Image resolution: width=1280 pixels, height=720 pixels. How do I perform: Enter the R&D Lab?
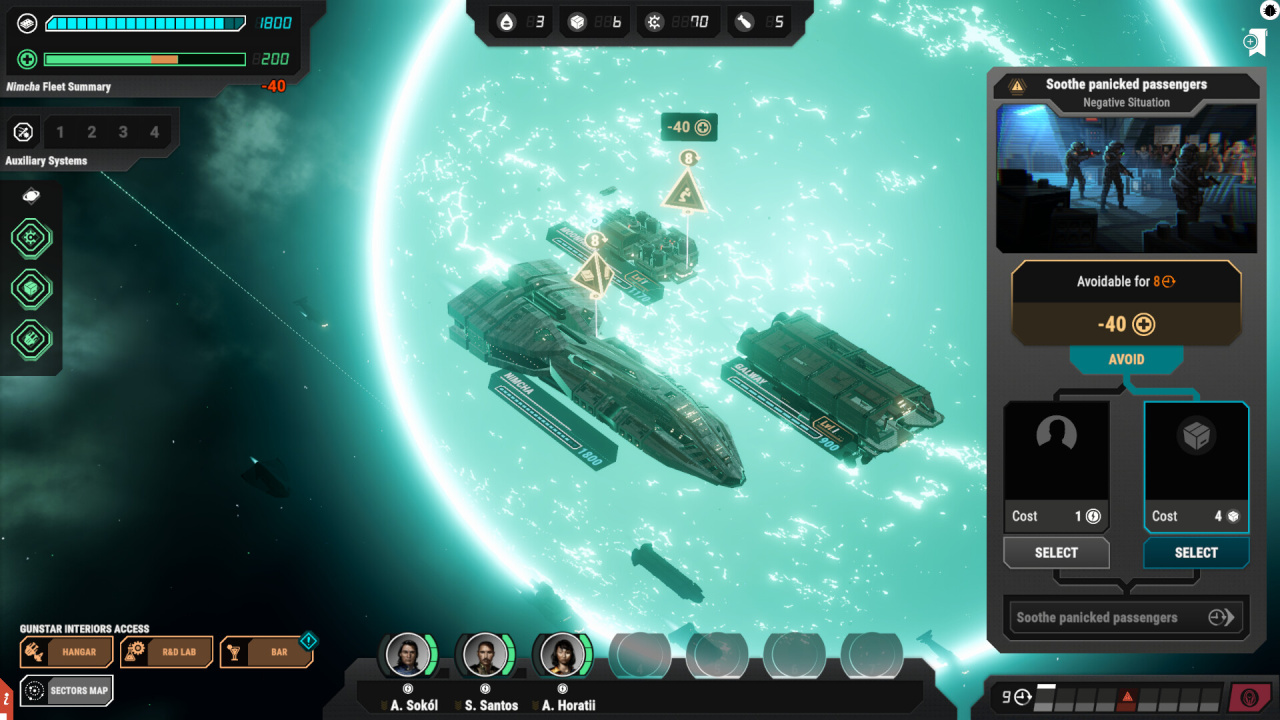point(166,652)
